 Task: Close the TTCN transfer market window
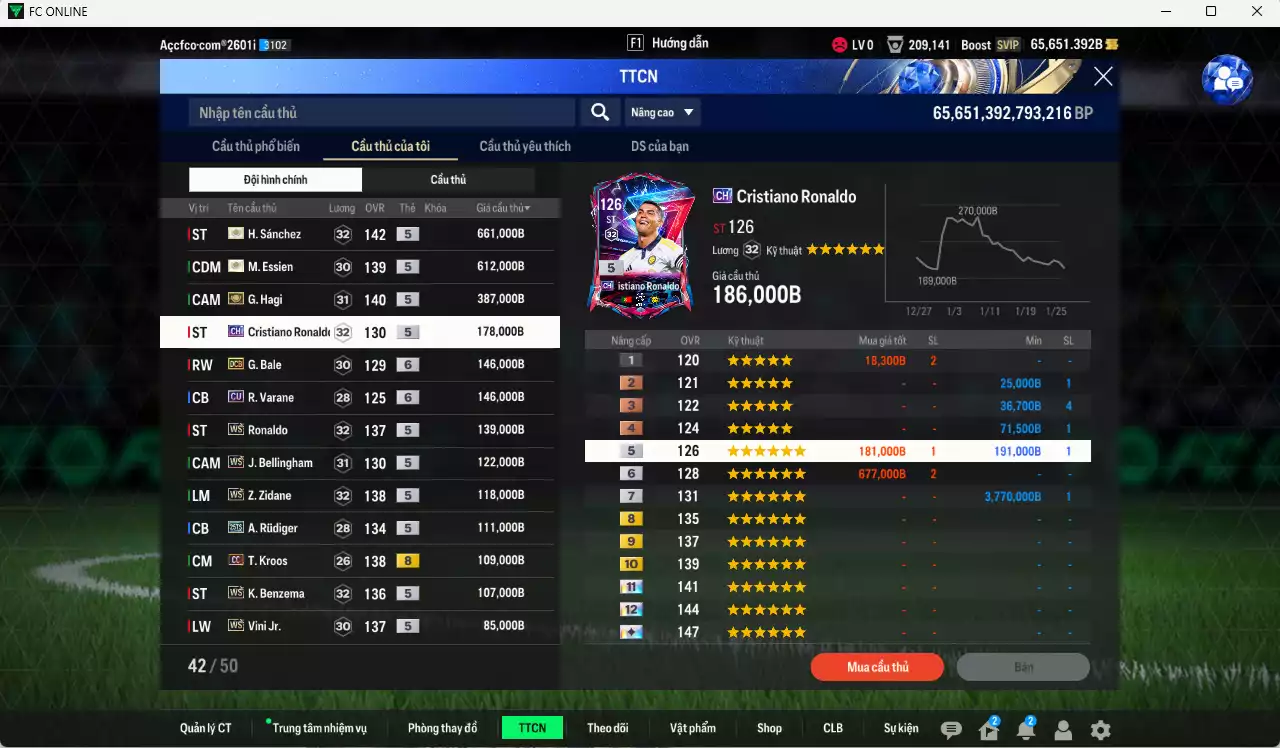click(x=1103, y=76)
